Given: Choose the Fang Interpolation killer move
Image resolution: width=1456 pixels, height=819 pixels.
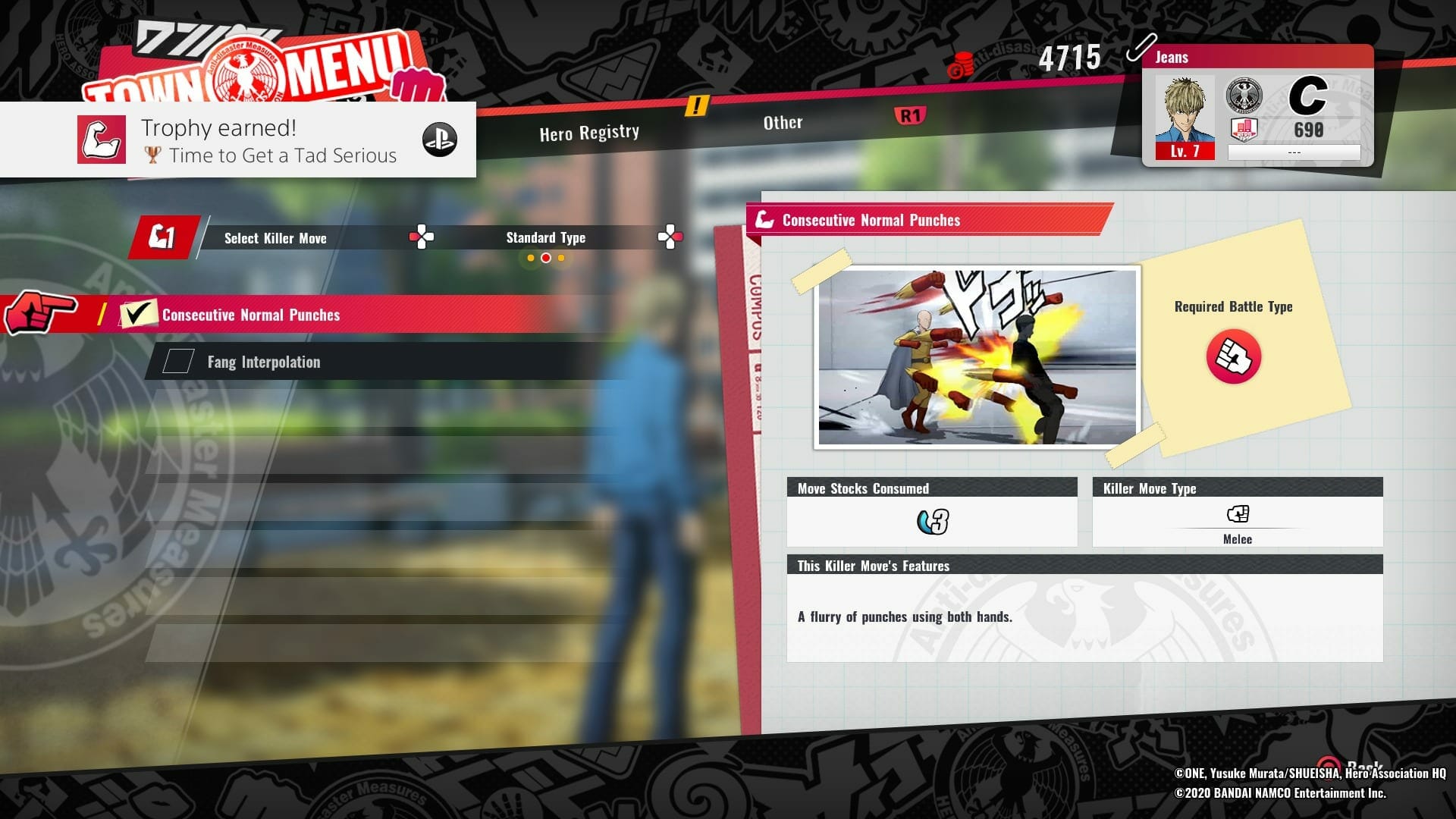Looking at the screenshot, I should [263, 362].
